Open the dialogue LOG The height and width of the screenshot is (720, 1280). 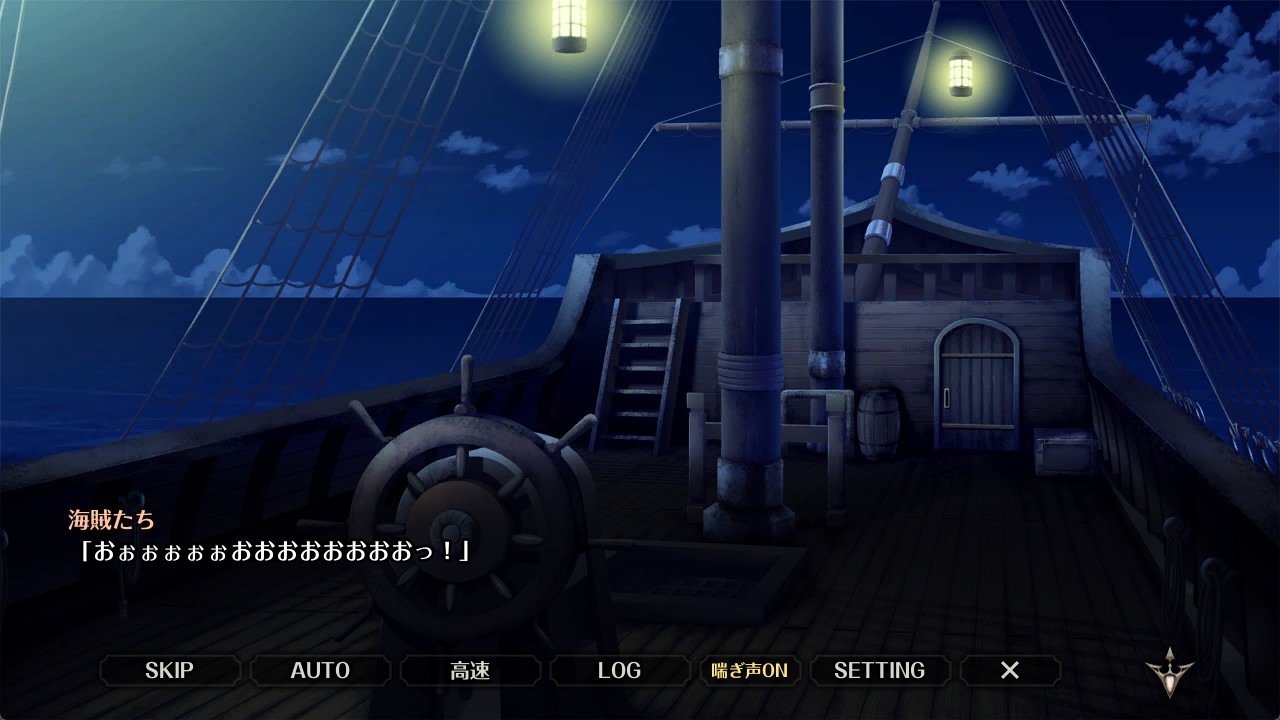point(619,670)
